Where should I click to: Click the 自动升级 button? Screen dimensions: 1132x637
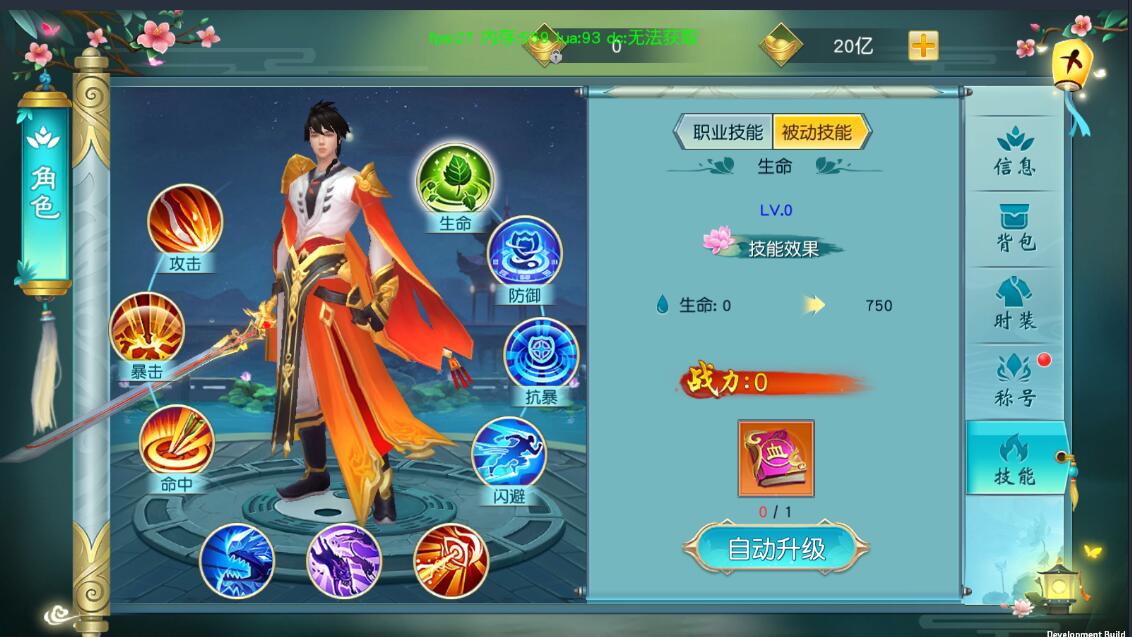click(x=776, y=549)
